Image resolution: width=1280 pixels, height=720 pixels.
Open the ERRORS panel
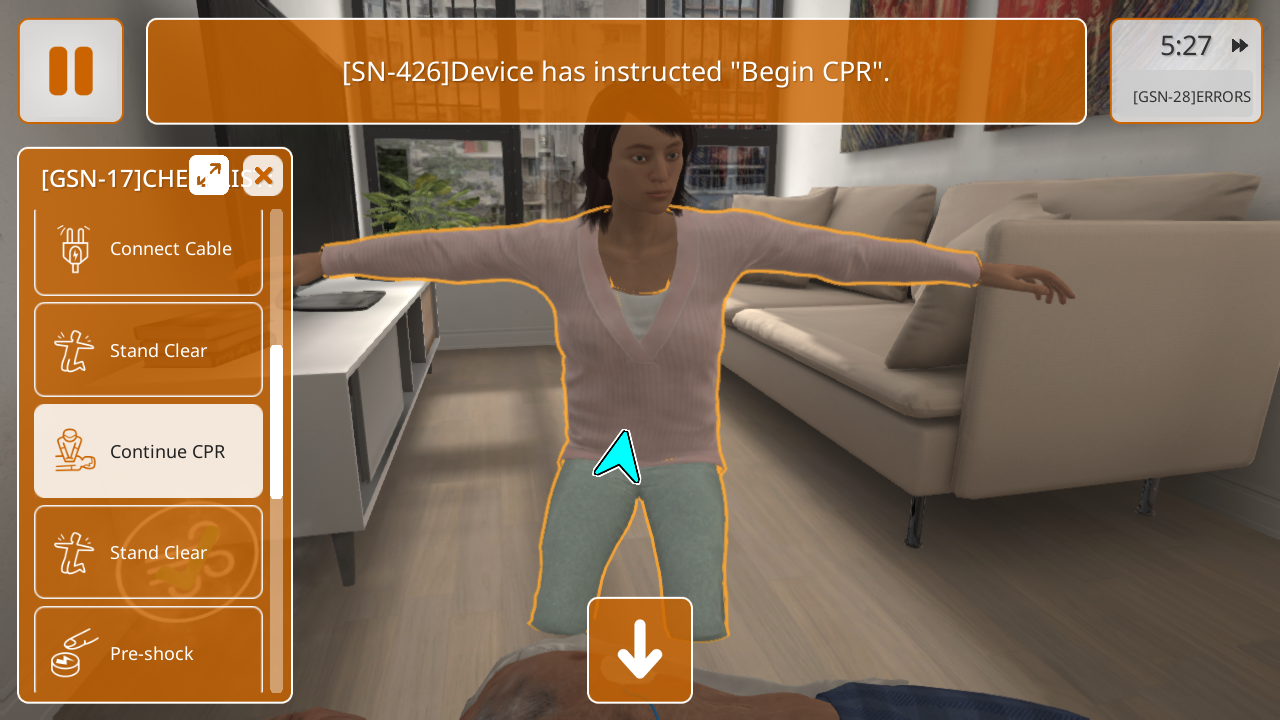click(x=1191, y=97)
